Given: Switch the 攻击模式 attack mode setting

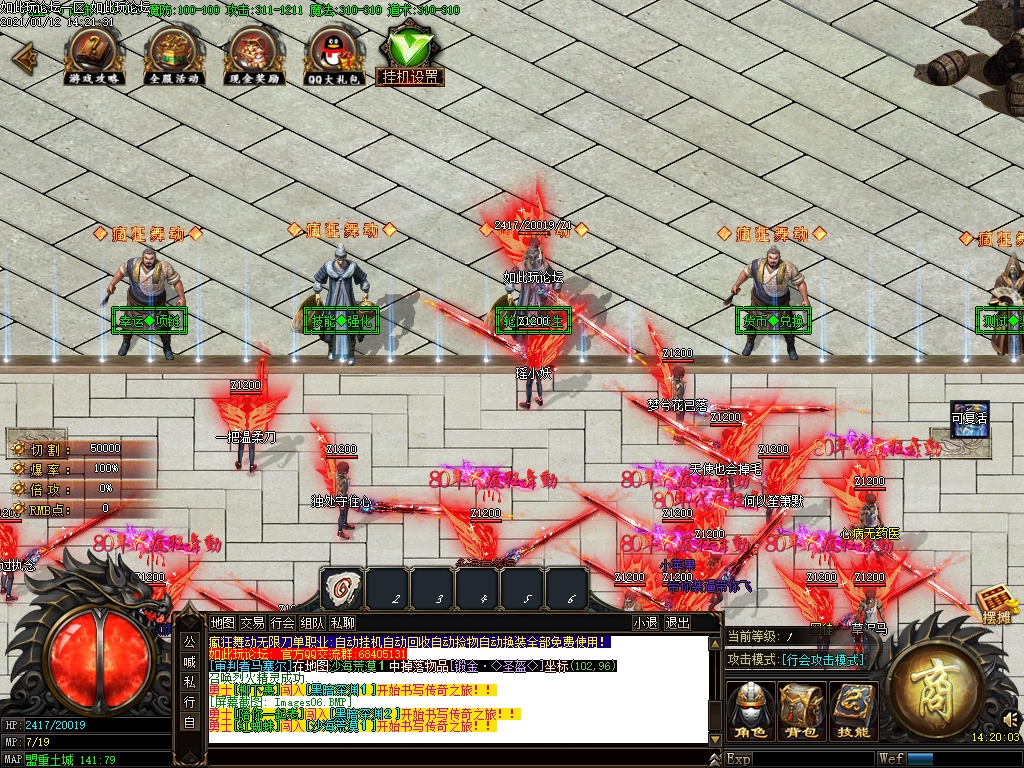Looking at the screenshot, I should pyautogui.click(x=822, y=660).
